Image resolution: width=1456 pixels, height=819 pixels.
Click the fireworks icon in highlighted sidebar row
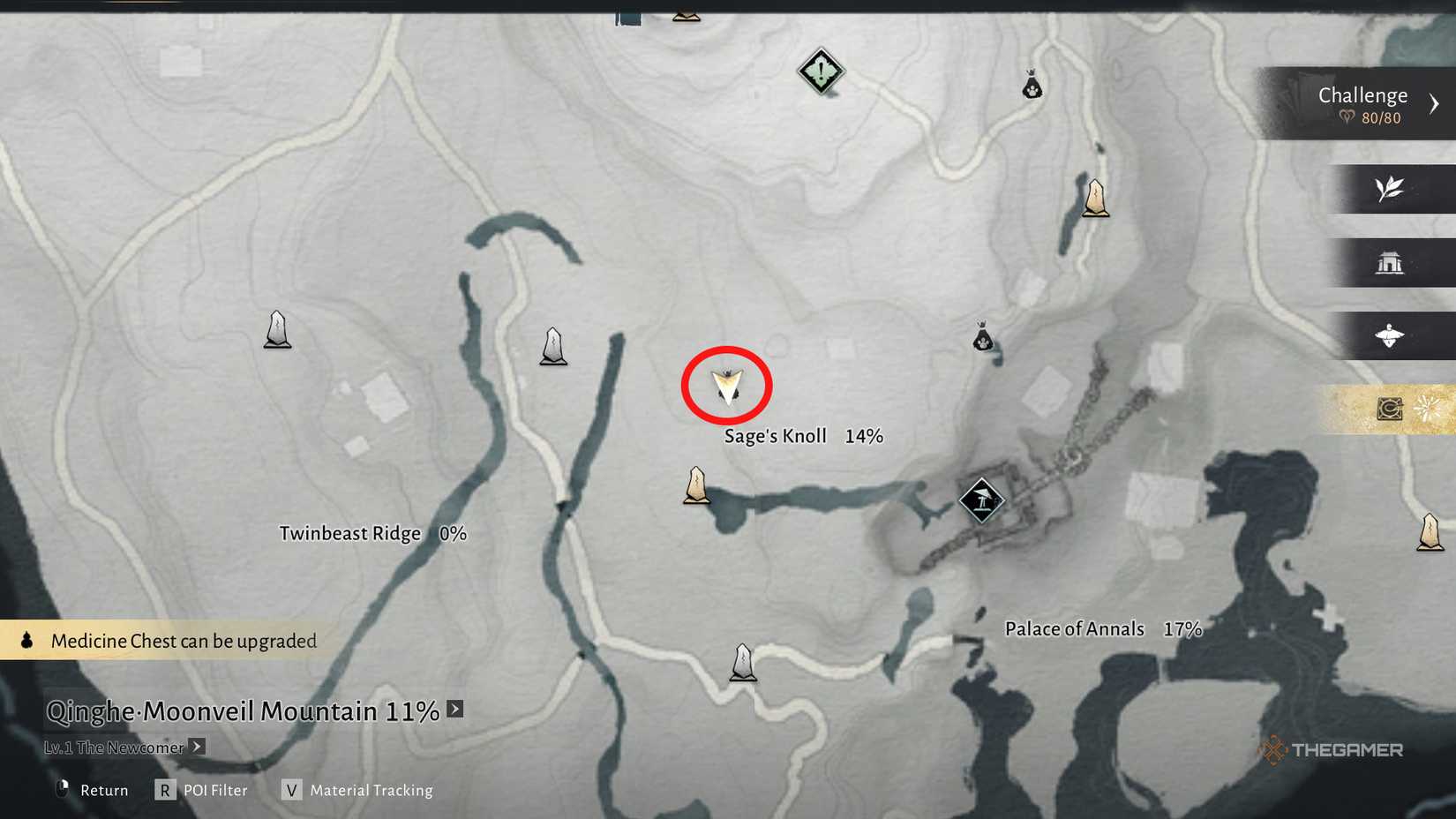click(1429, 408)
